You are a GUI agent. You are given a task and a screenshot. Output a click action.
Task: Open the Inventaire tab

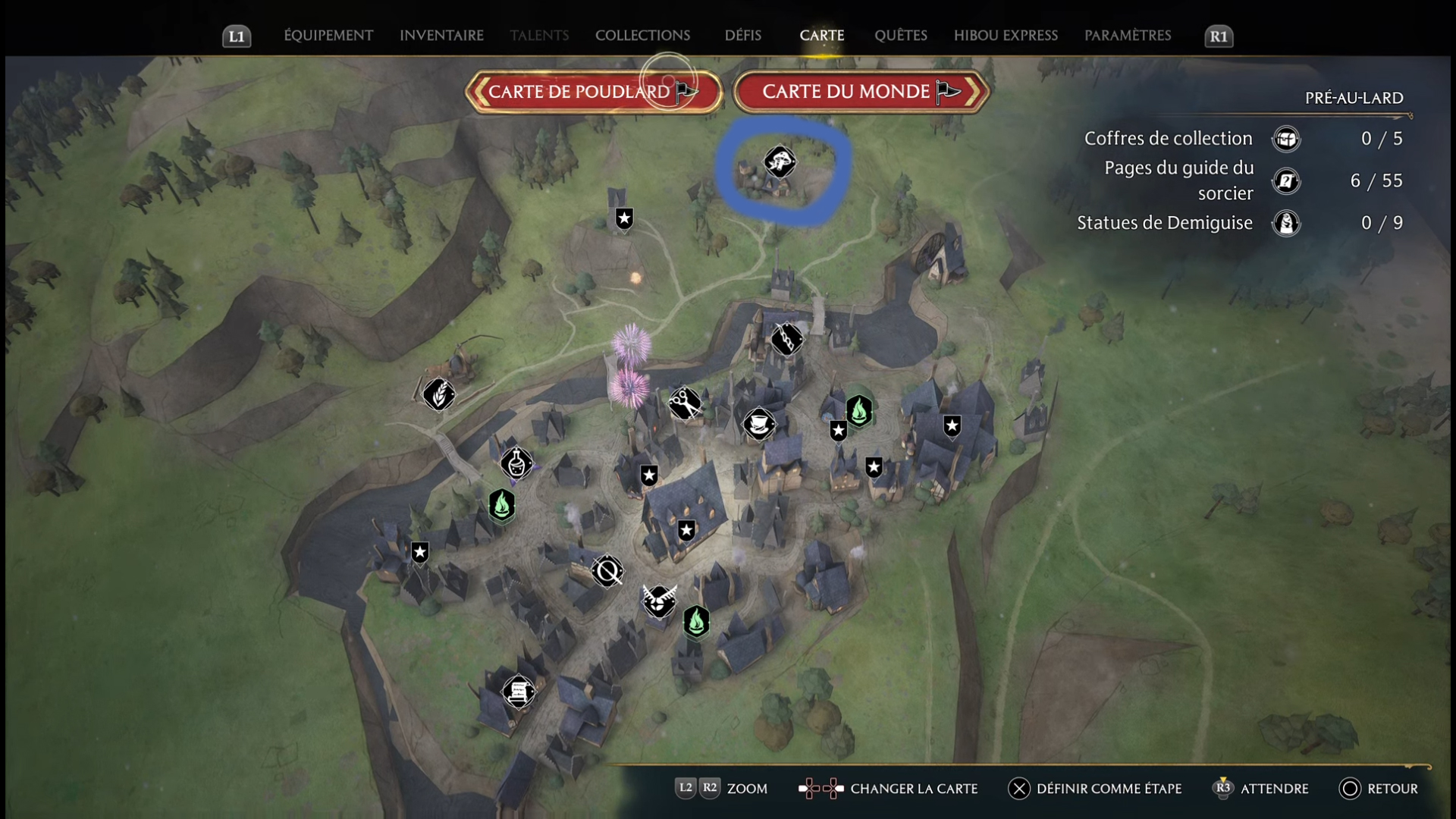pyautogui.click(x=441, y=36)
